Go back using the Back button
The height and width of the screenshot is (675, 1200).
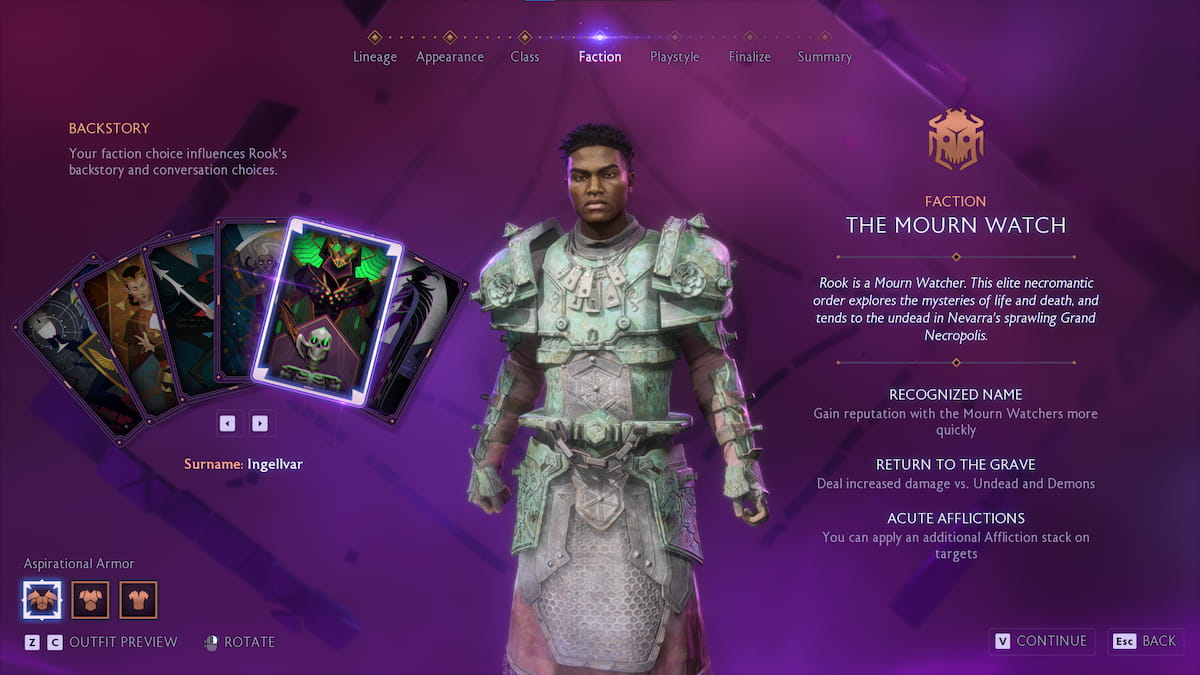pos(1146,641)
